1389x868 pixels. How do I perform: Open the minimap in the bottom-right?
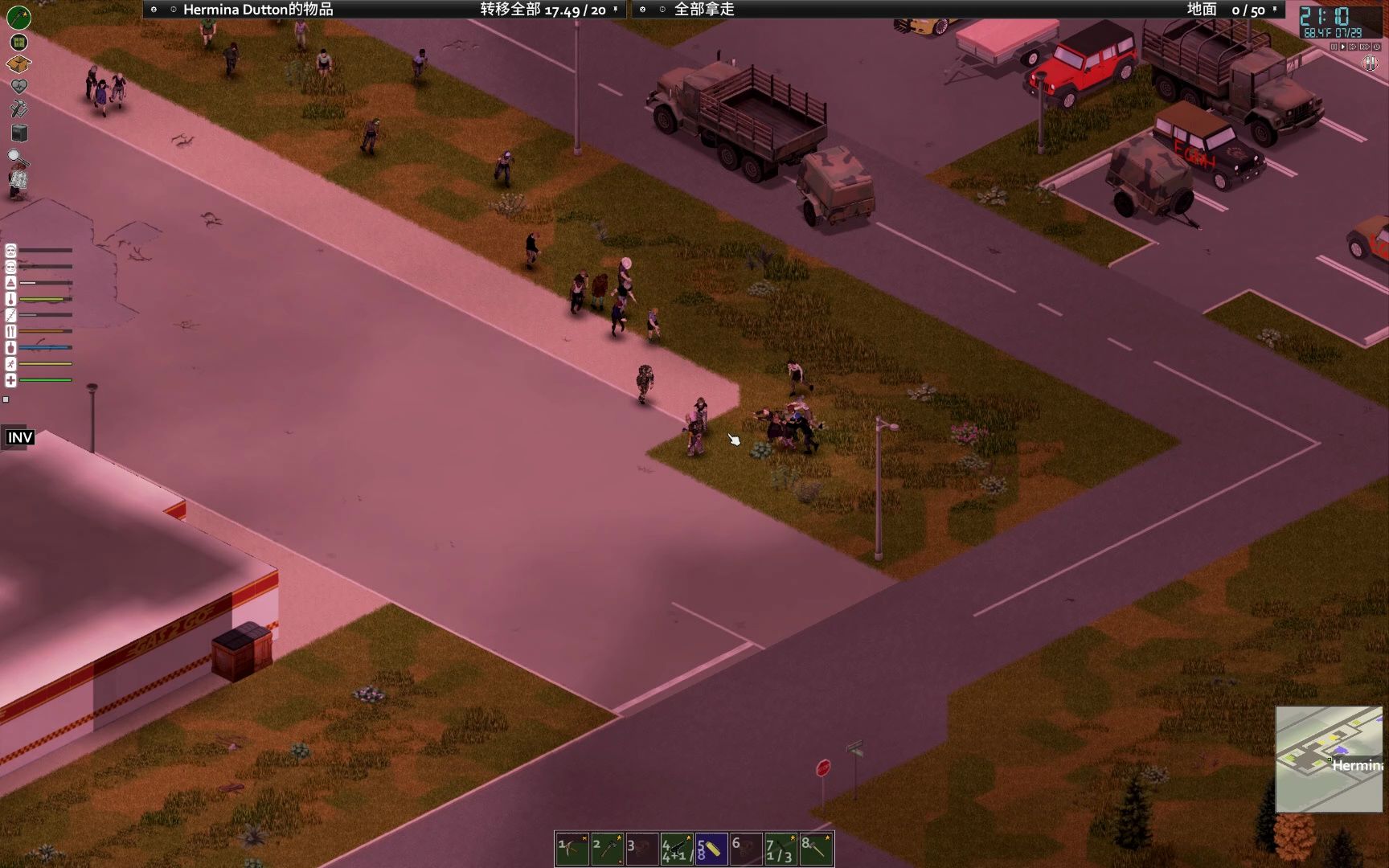pyautogui.click(x=1329, y=759)
